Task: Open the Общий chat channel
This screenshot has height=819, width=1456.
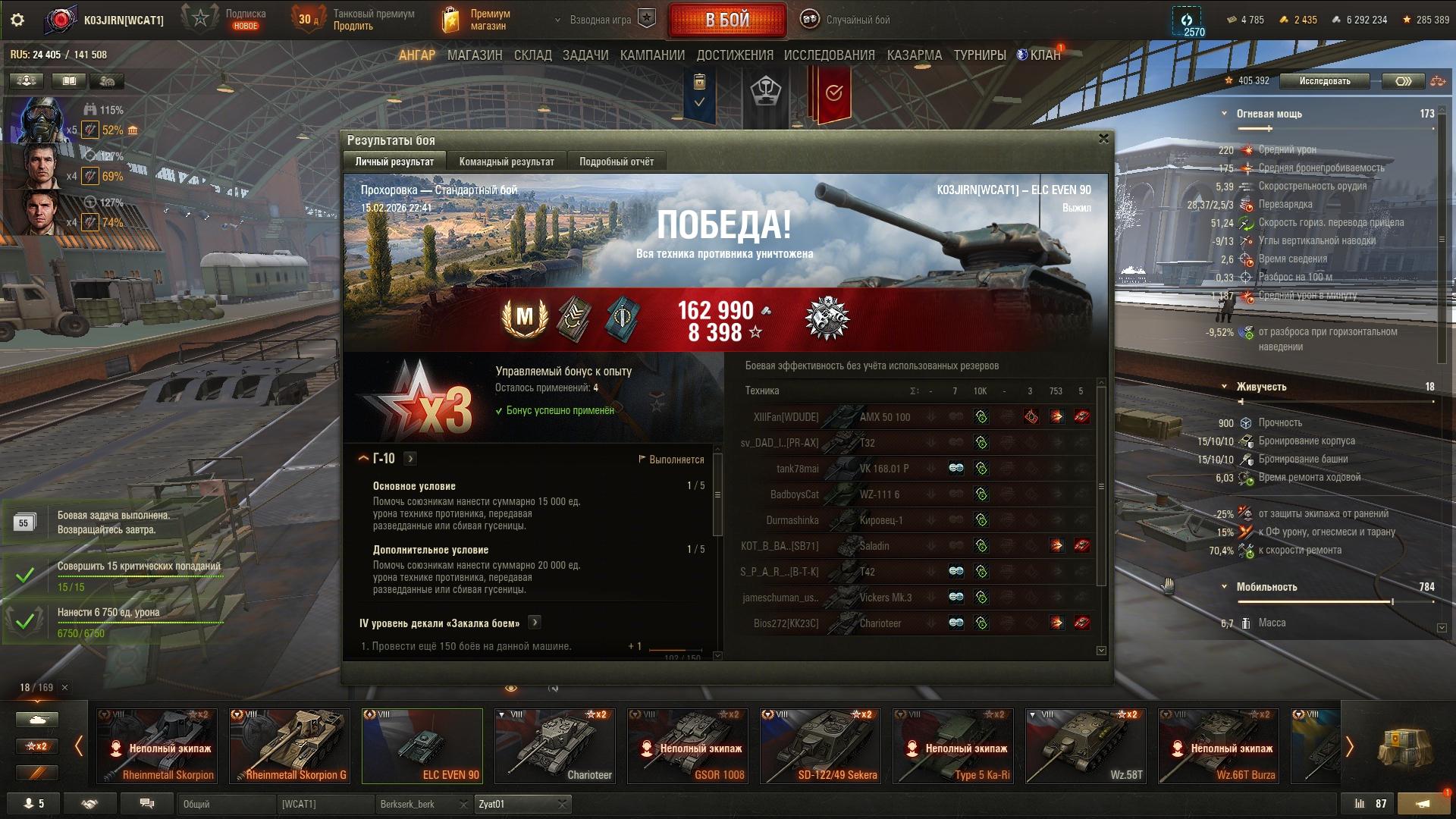Action: point(226,804)
